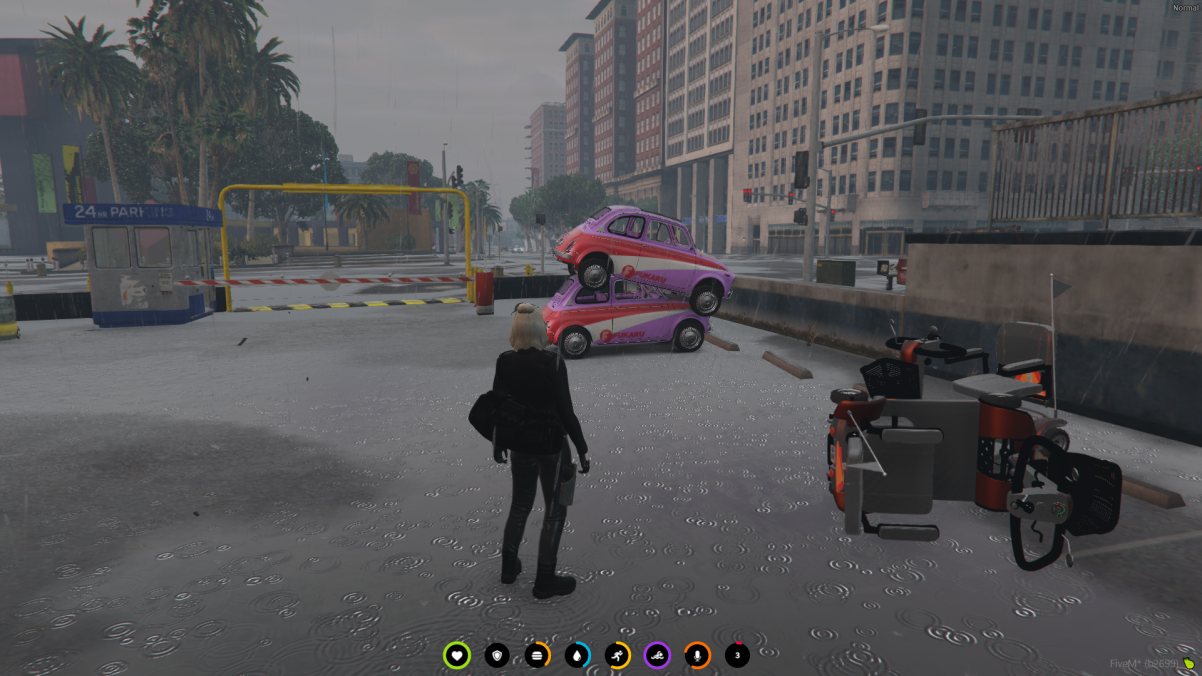Select the shield armor status icon
This screenshot has width=1202, height=676.
[x=497, y=656]
